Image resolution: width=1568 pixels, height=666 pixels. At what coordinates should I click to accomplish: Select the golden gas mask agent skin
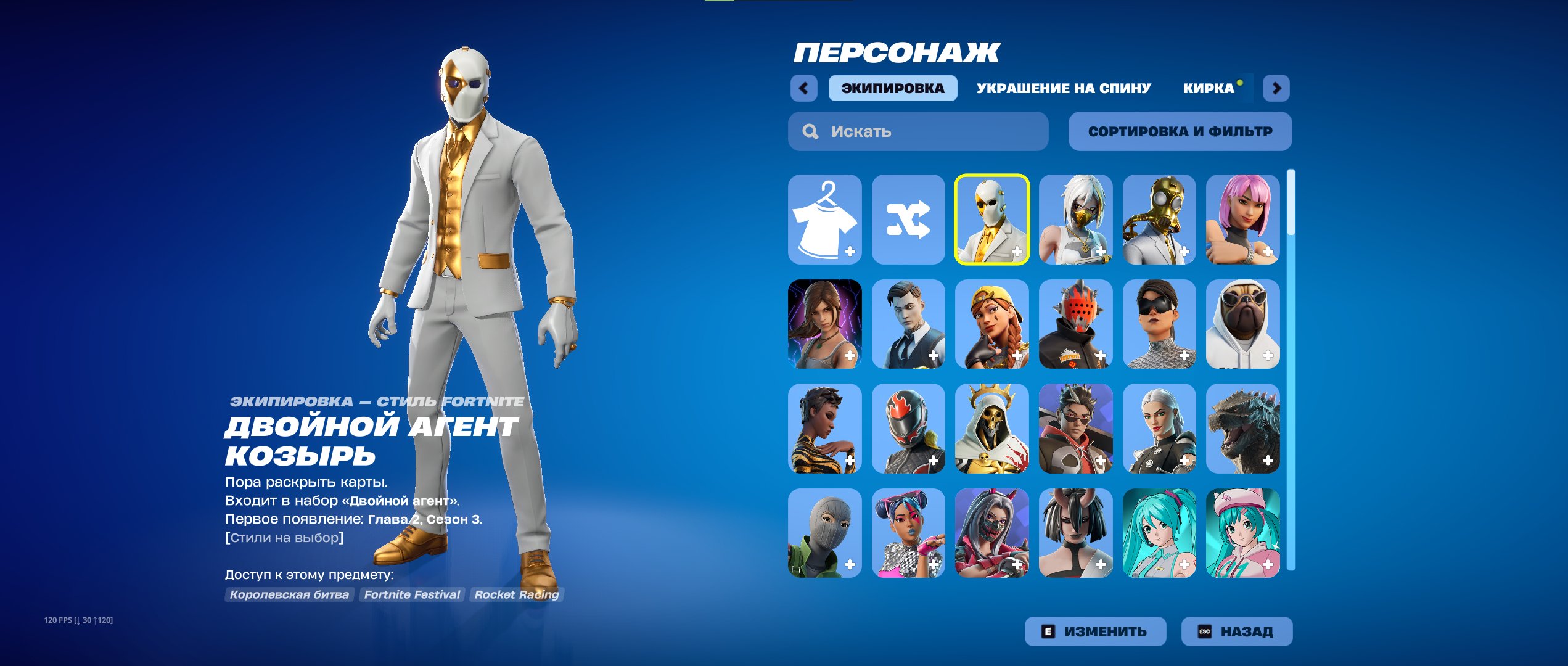pos(1159,220)
